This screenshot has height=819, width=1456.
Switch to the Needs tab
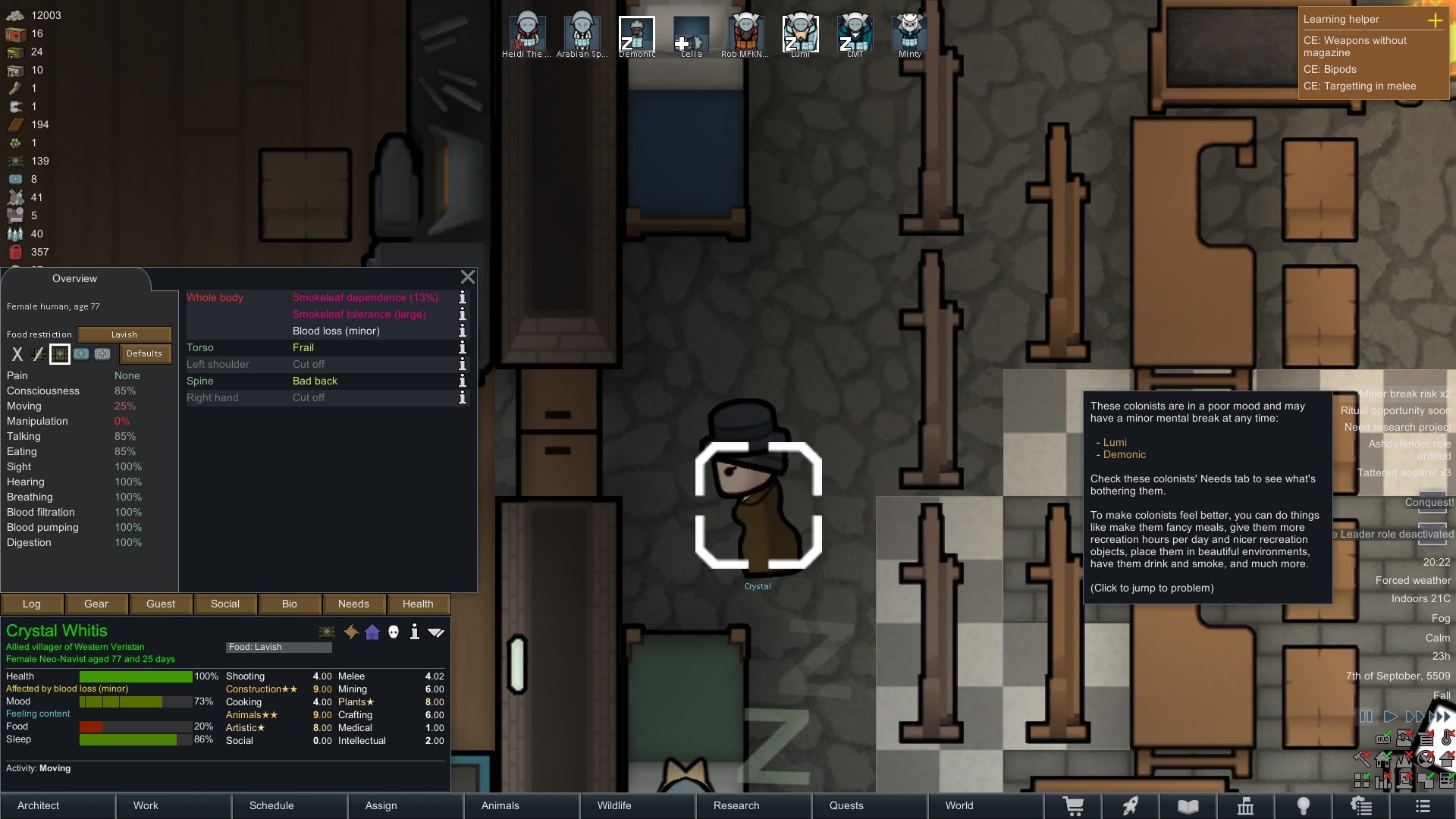click(353, 604)
